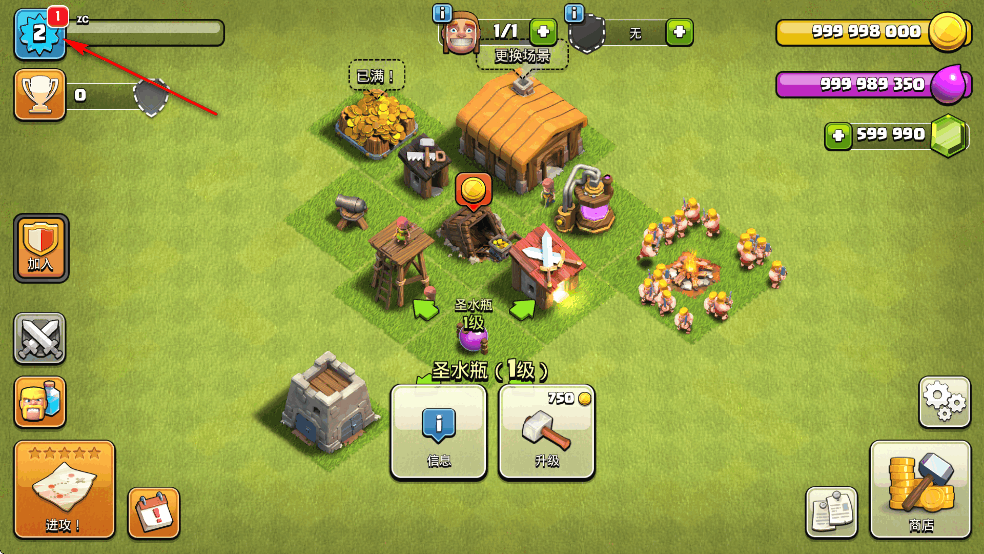
Task: Choose 升级 to upgrade elixir storage
Action: [x=546, y=432]
